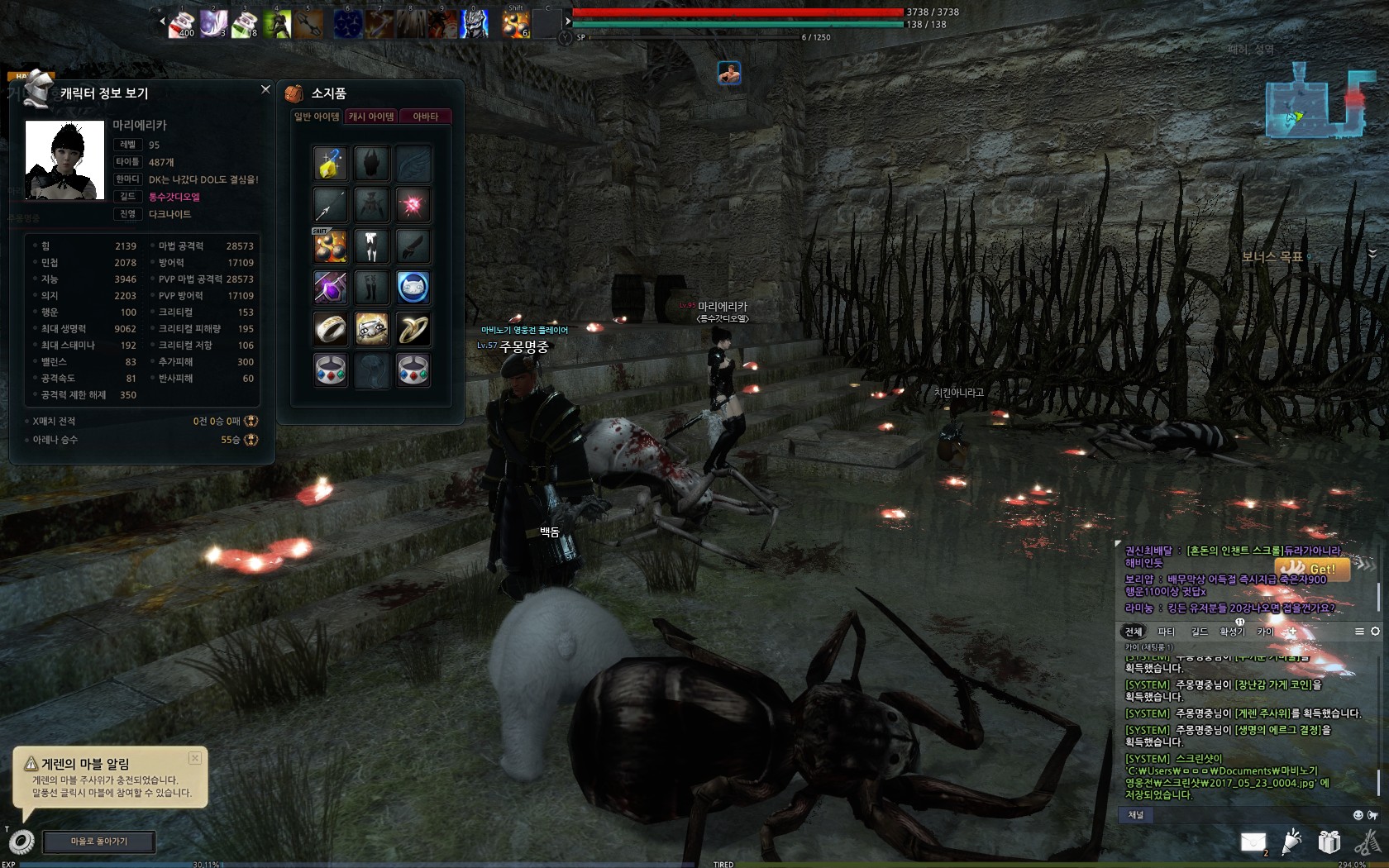This screenshot has width=1389, height=868.
Task: Select the purple gem weapon slot
Action: point(330,288)
